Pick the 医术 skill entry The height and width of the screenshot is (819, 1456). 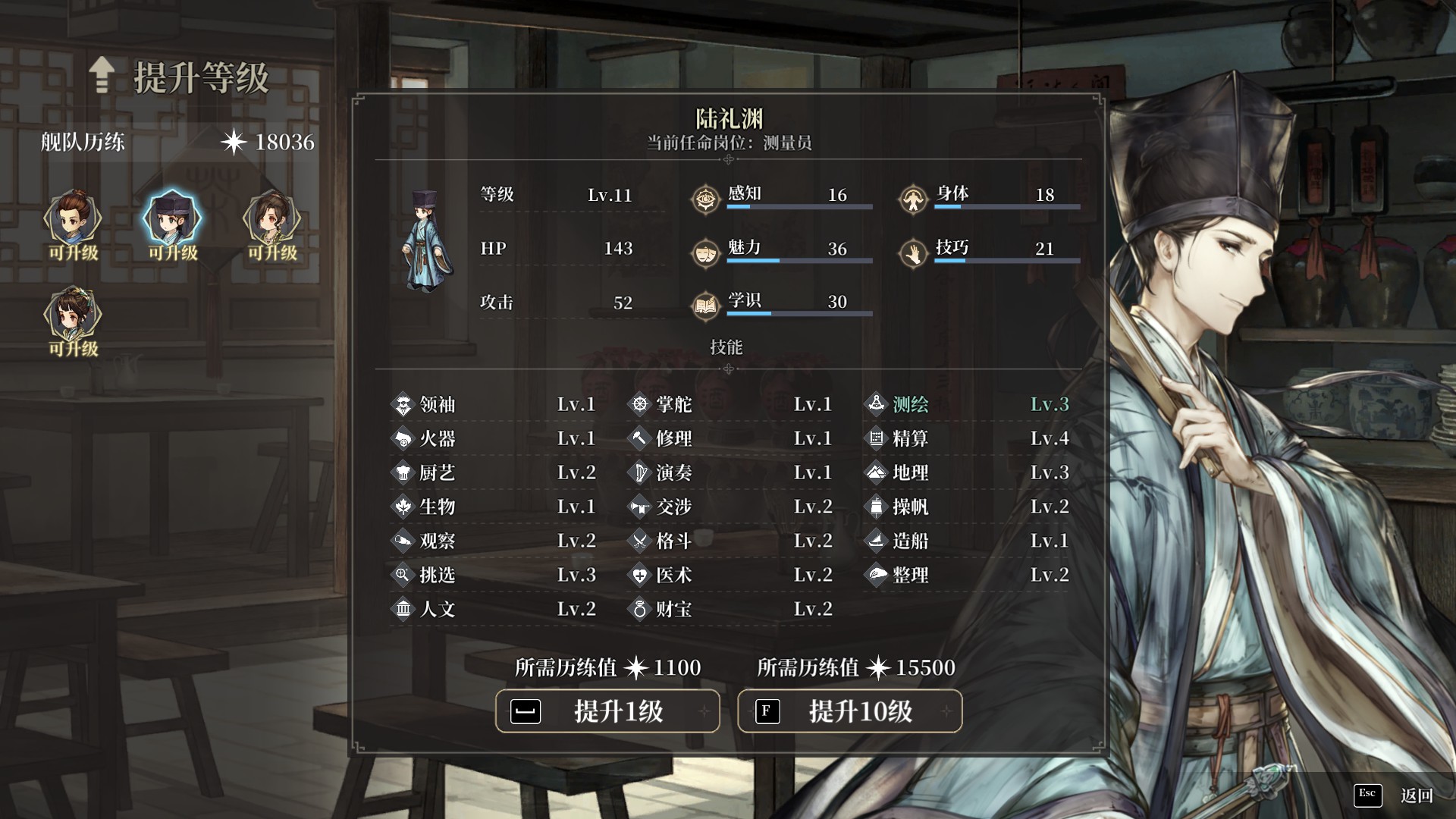click(x=731, y=575)
